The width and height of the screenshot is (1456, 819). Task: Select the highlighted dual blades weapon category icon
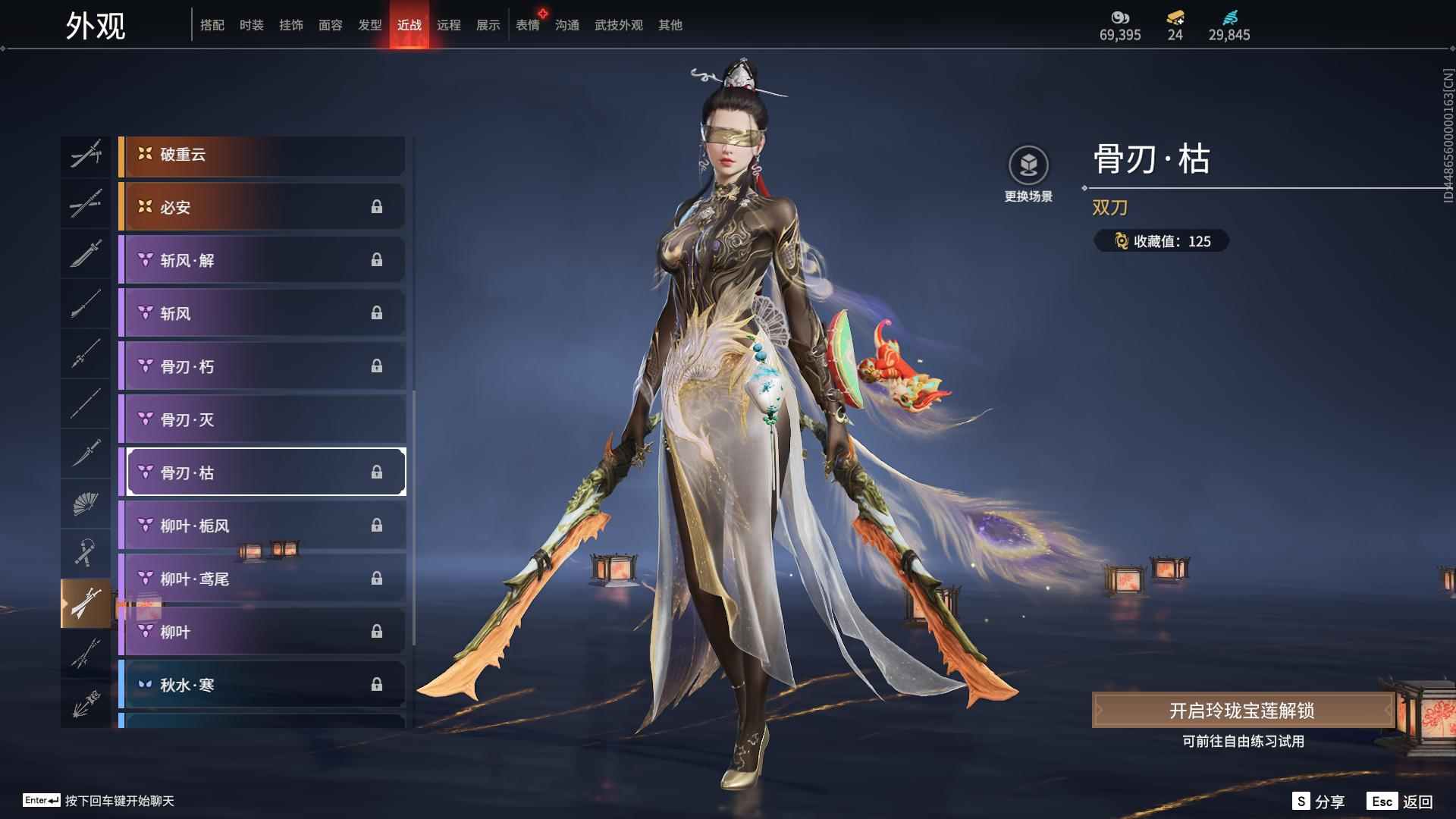86,603
